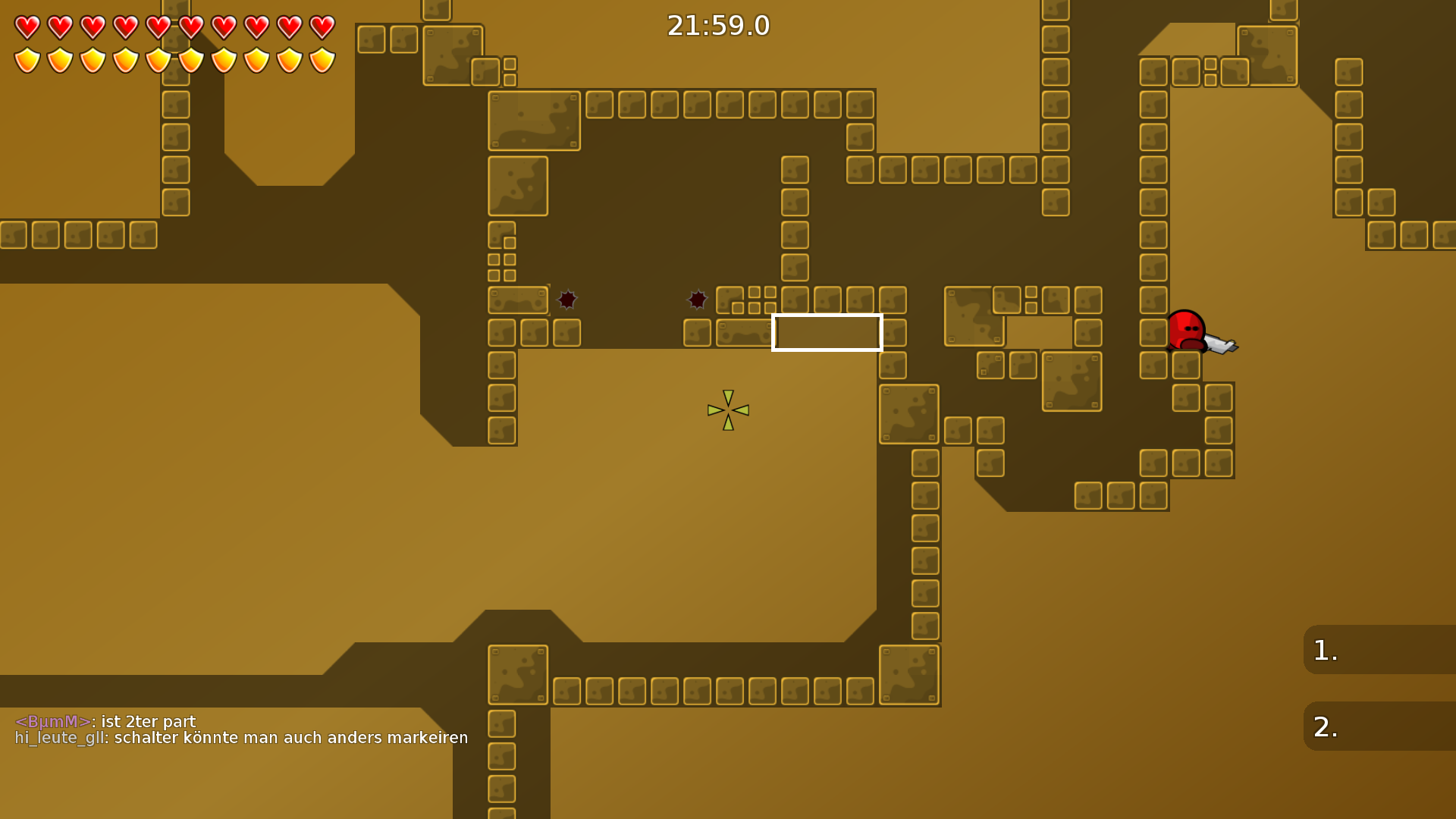Click the right dark spike near the blocks
The height and width of the screenshot is (819, 1456).
[697, 300]
